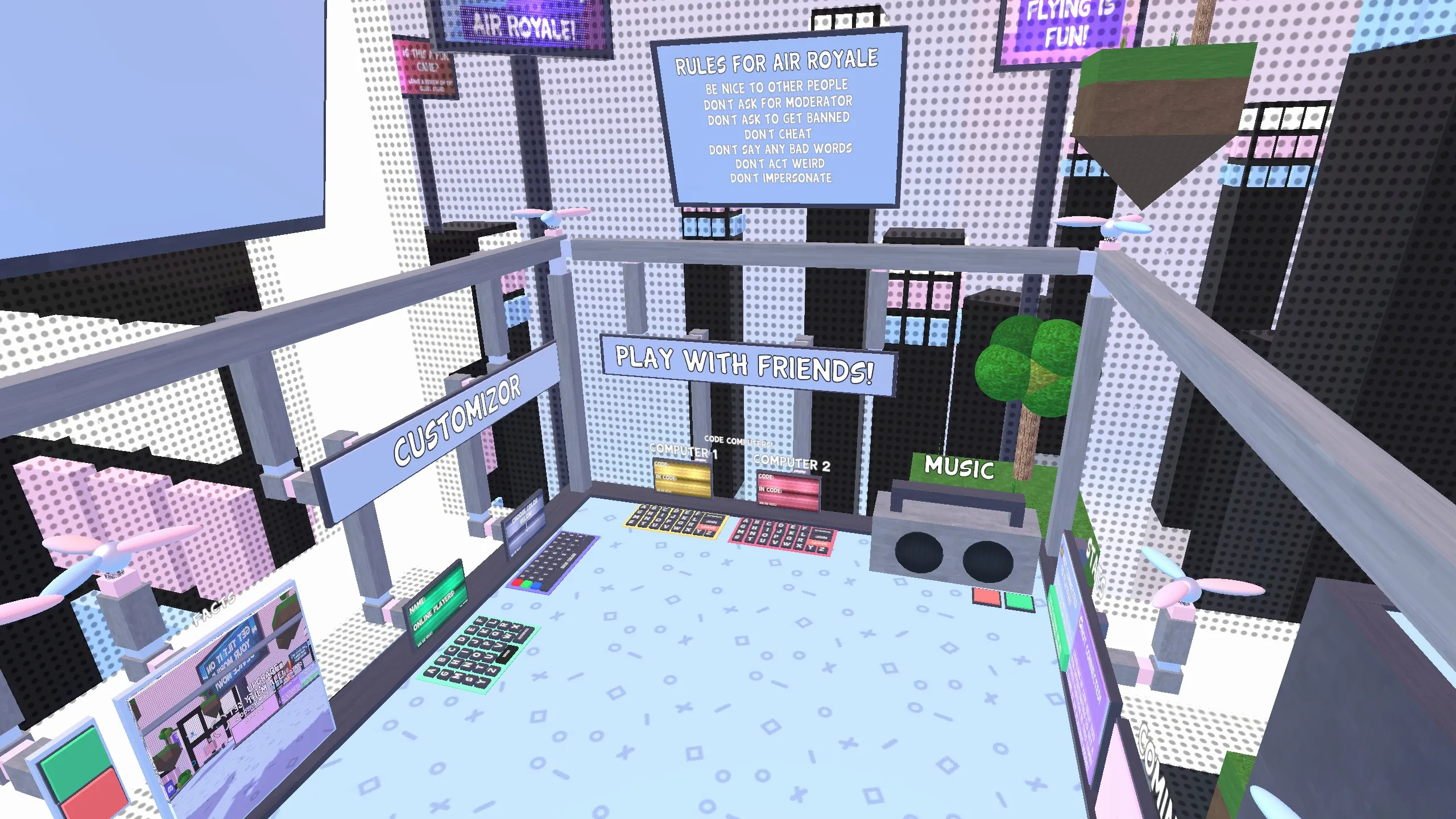Select JOIN on the pink Computer 2 keyboard
The height and width of the screenshot is (819, 1456).
click(821, 537)
